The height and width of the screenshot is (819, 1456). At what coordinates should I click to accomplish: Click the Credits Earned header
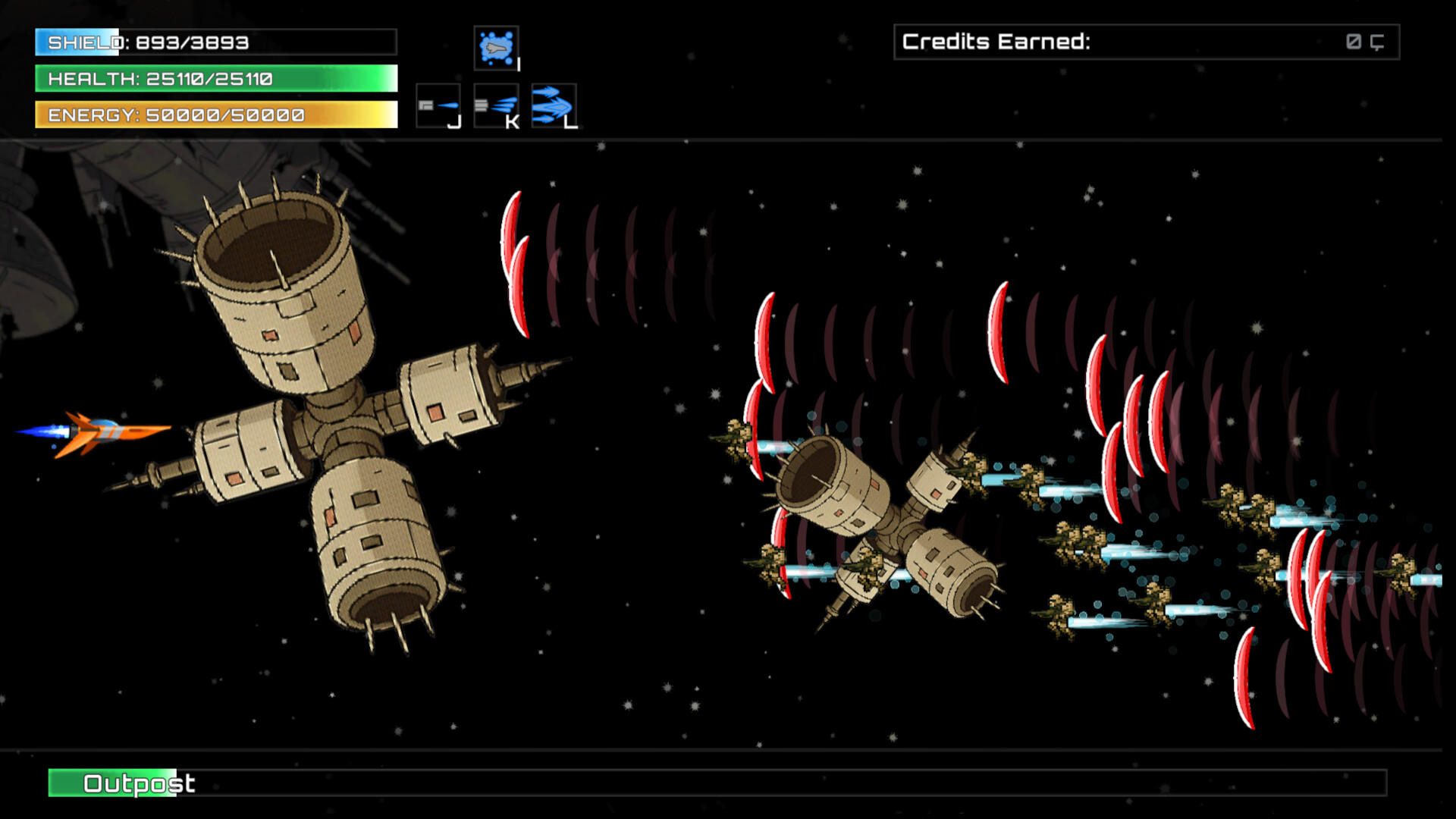coord(993,41)
